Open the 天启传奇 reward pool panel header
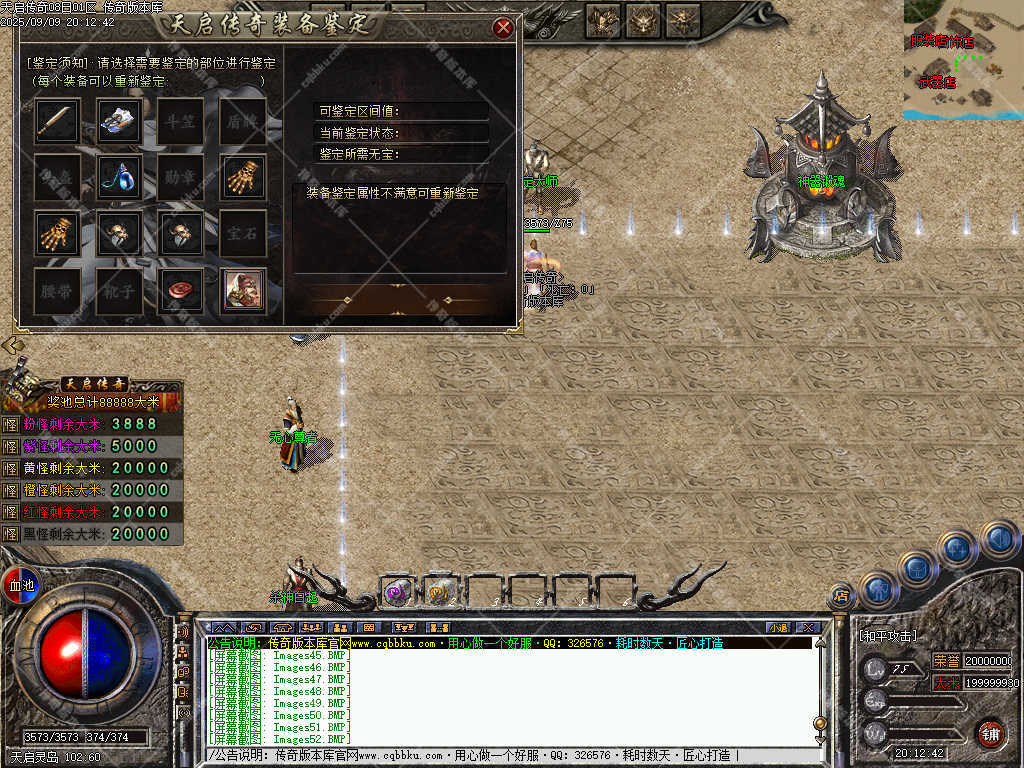The width and height of the screenshot is (1024, 768). click(x=95, y=384)
